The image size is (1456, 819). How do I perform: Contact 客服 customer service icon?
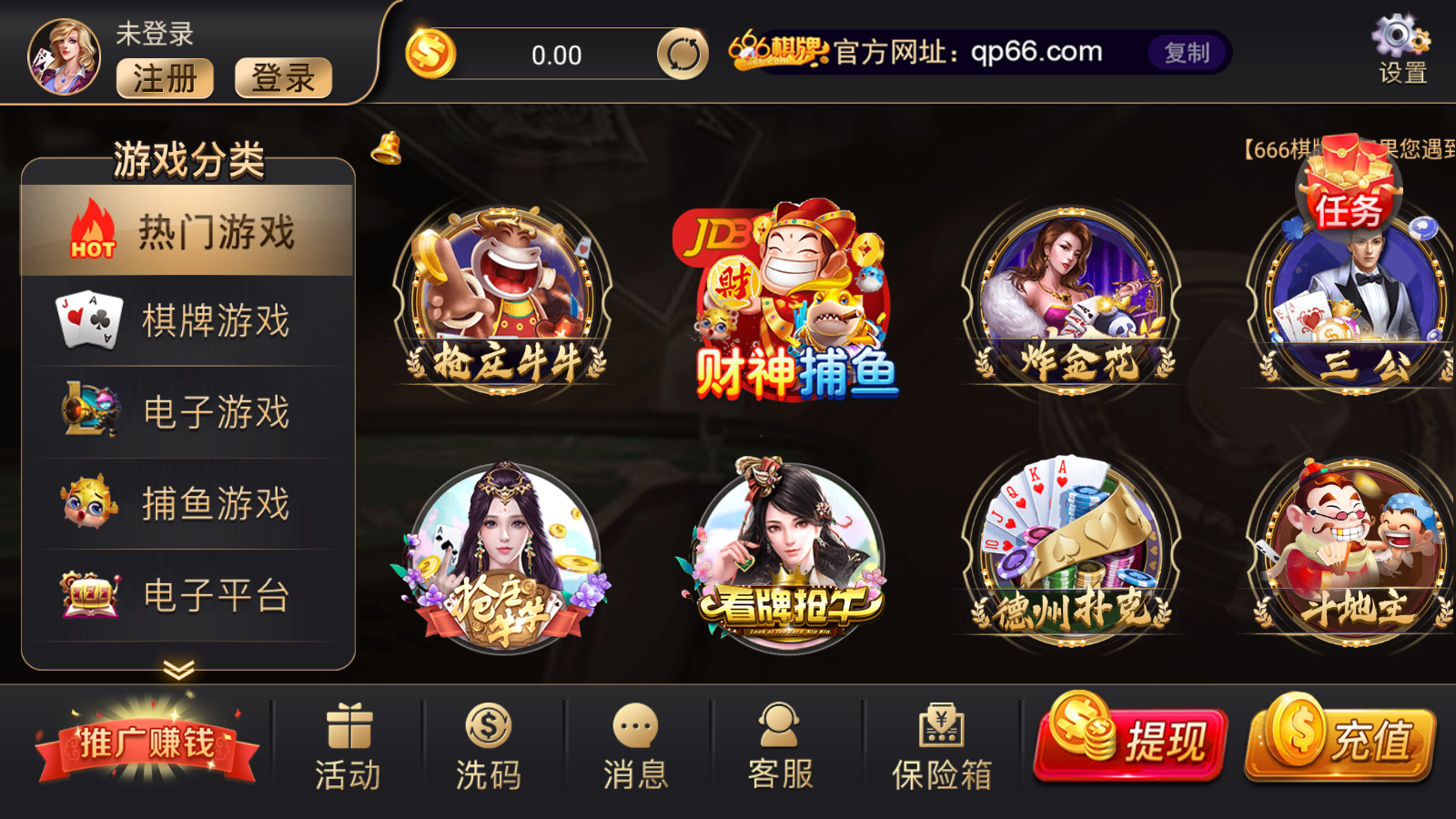click(x=778, y=728)
